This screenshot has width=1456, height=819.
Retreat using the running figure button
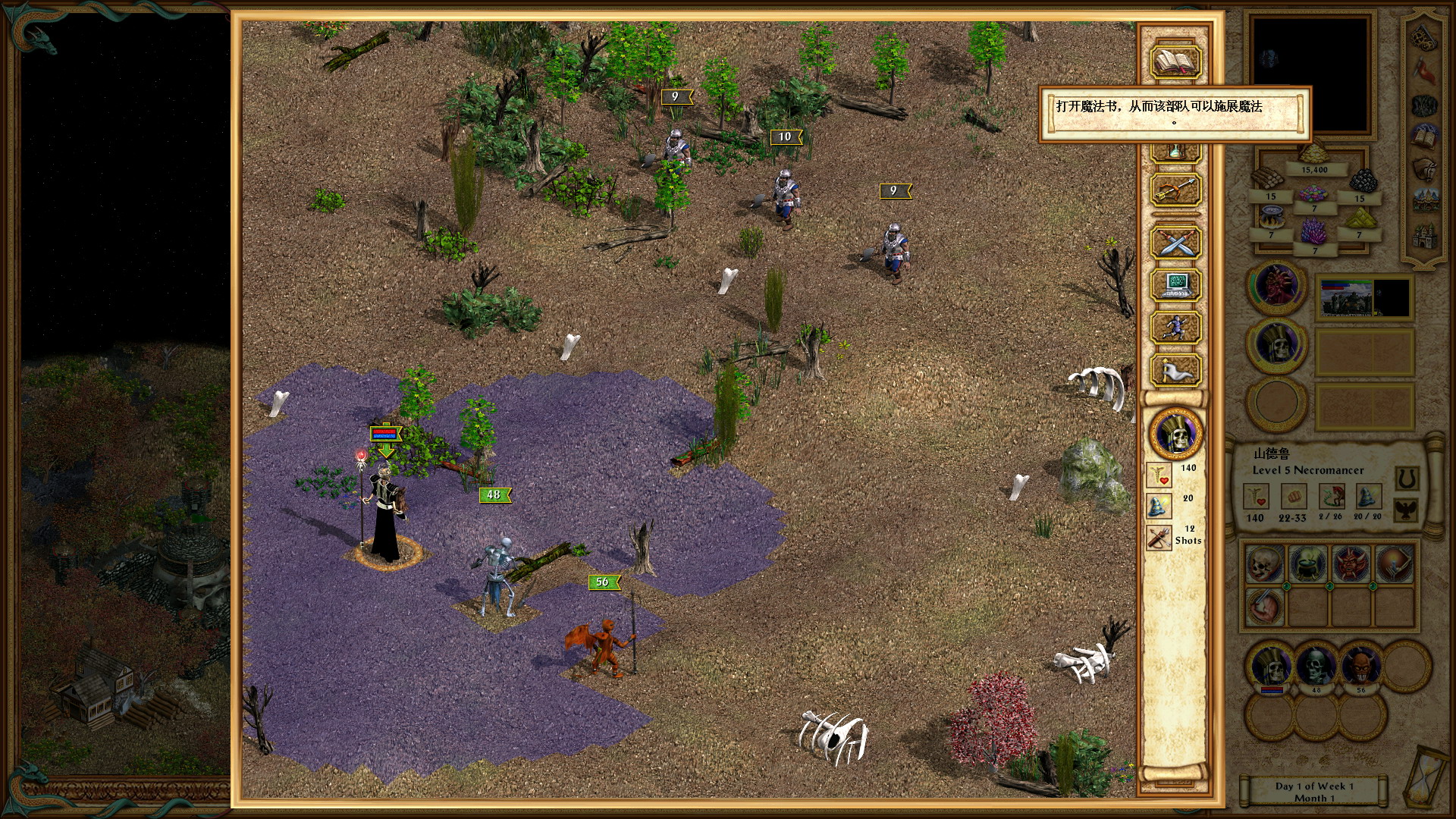pyautogui.click(x=1175, y=328)
